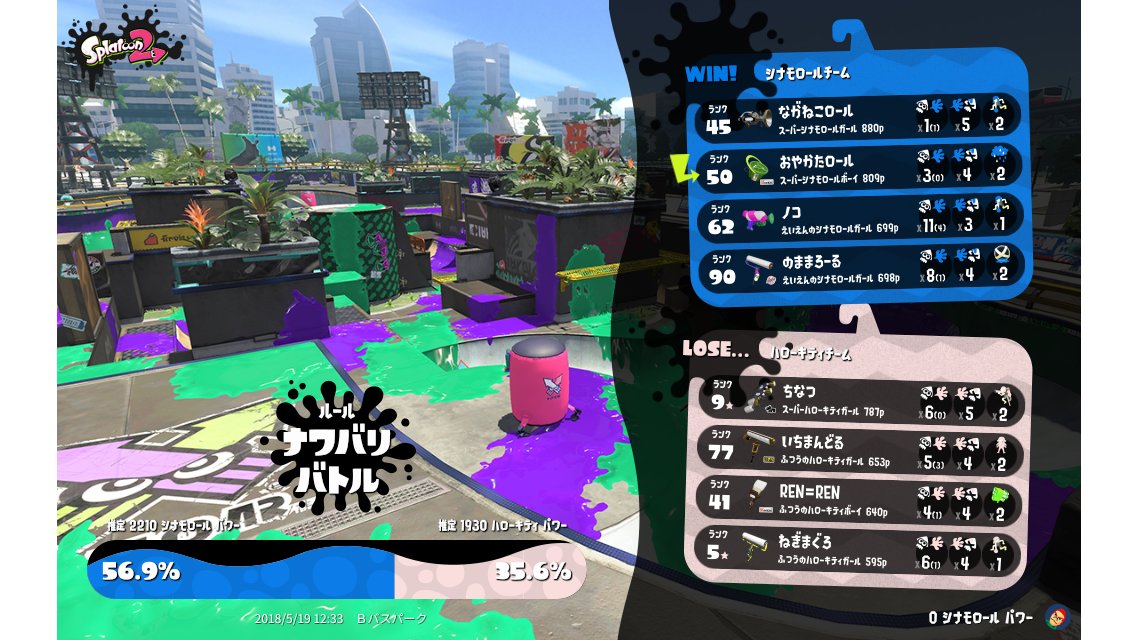The height and width of the screenshot is (640, 1138).
Task: Open the rank 90 player のままろーる row
Action: [860, 268]
